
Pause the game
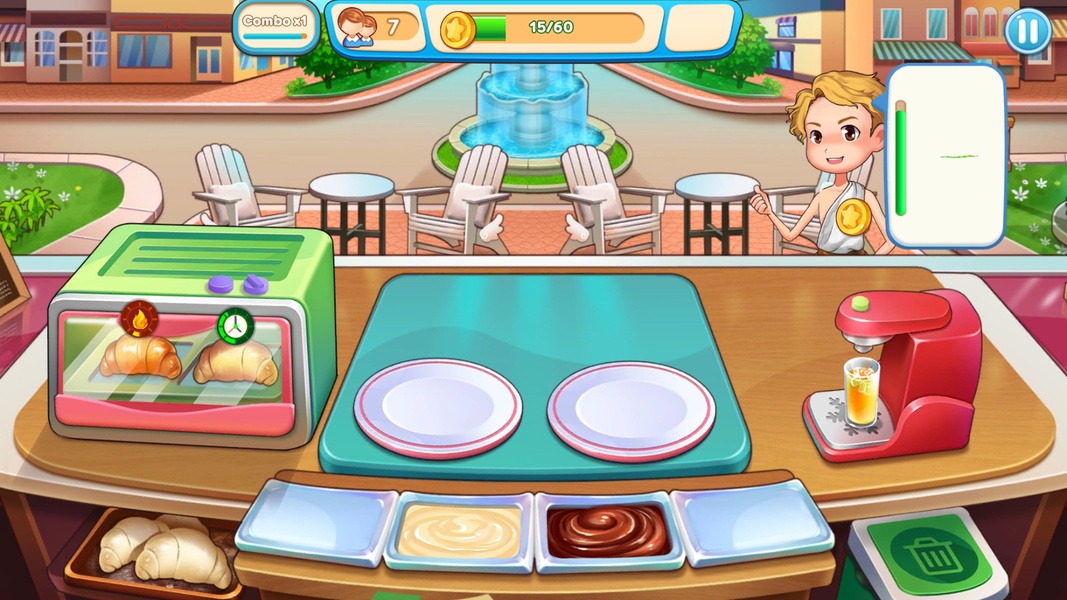[1028, 30]
